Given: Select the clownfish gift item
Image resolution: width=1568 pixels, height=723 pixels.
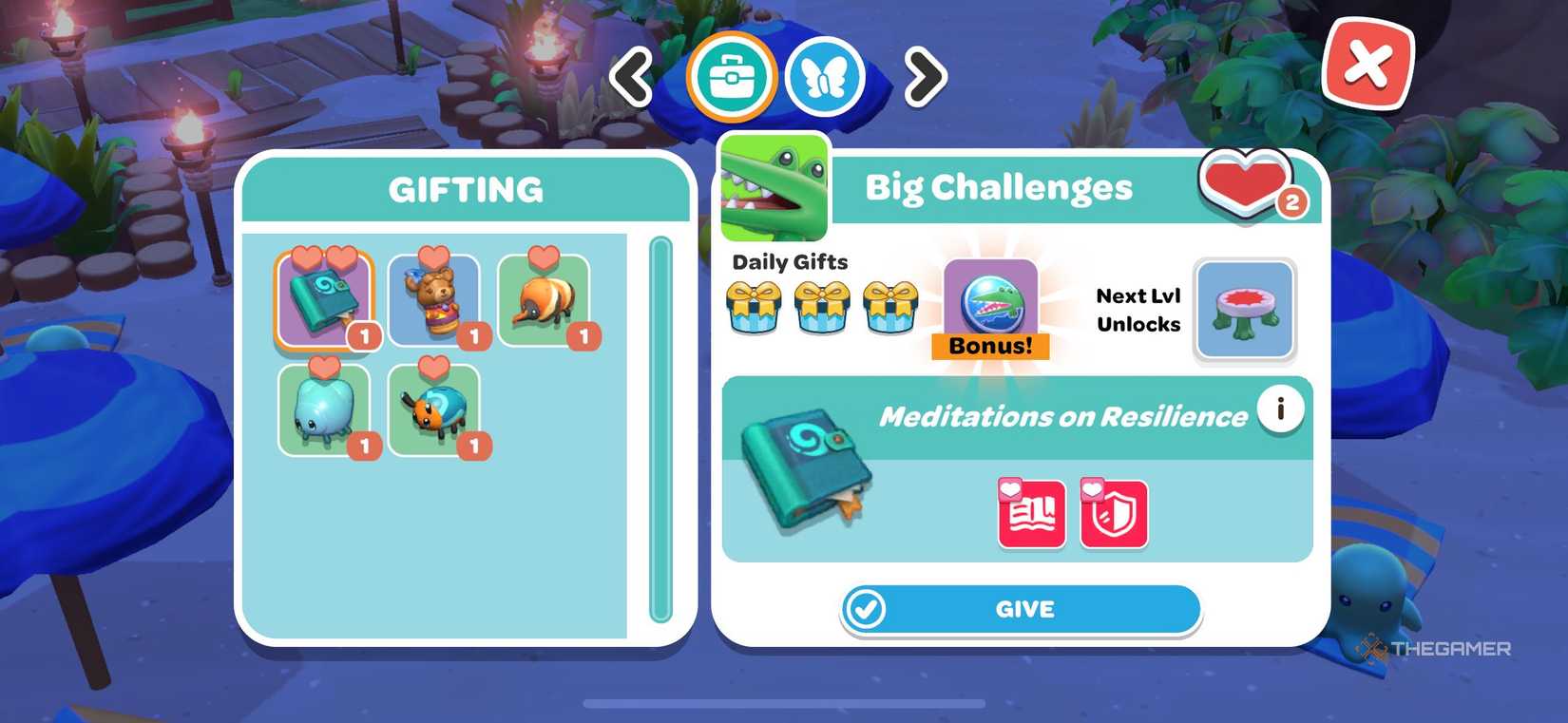Looking at the screenshot, I should point(545,299).
